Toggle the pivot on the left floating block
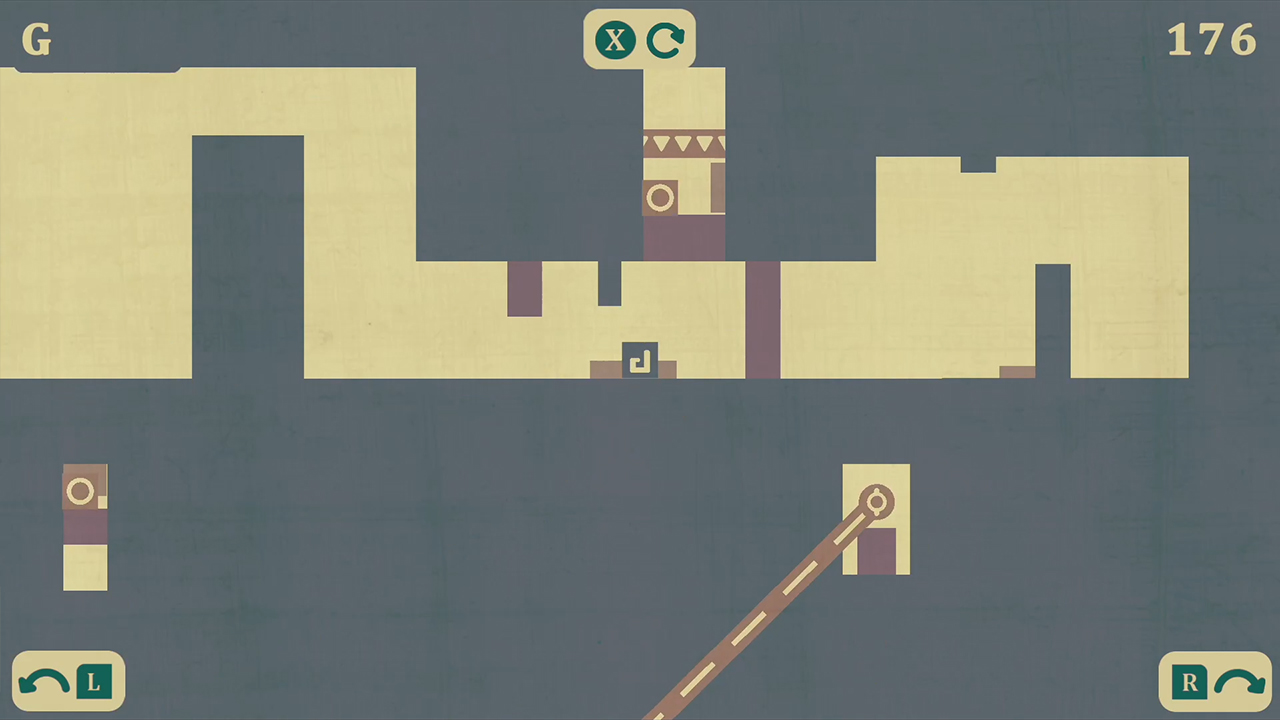Screen dimensions: 1280x720 [79, 490]
